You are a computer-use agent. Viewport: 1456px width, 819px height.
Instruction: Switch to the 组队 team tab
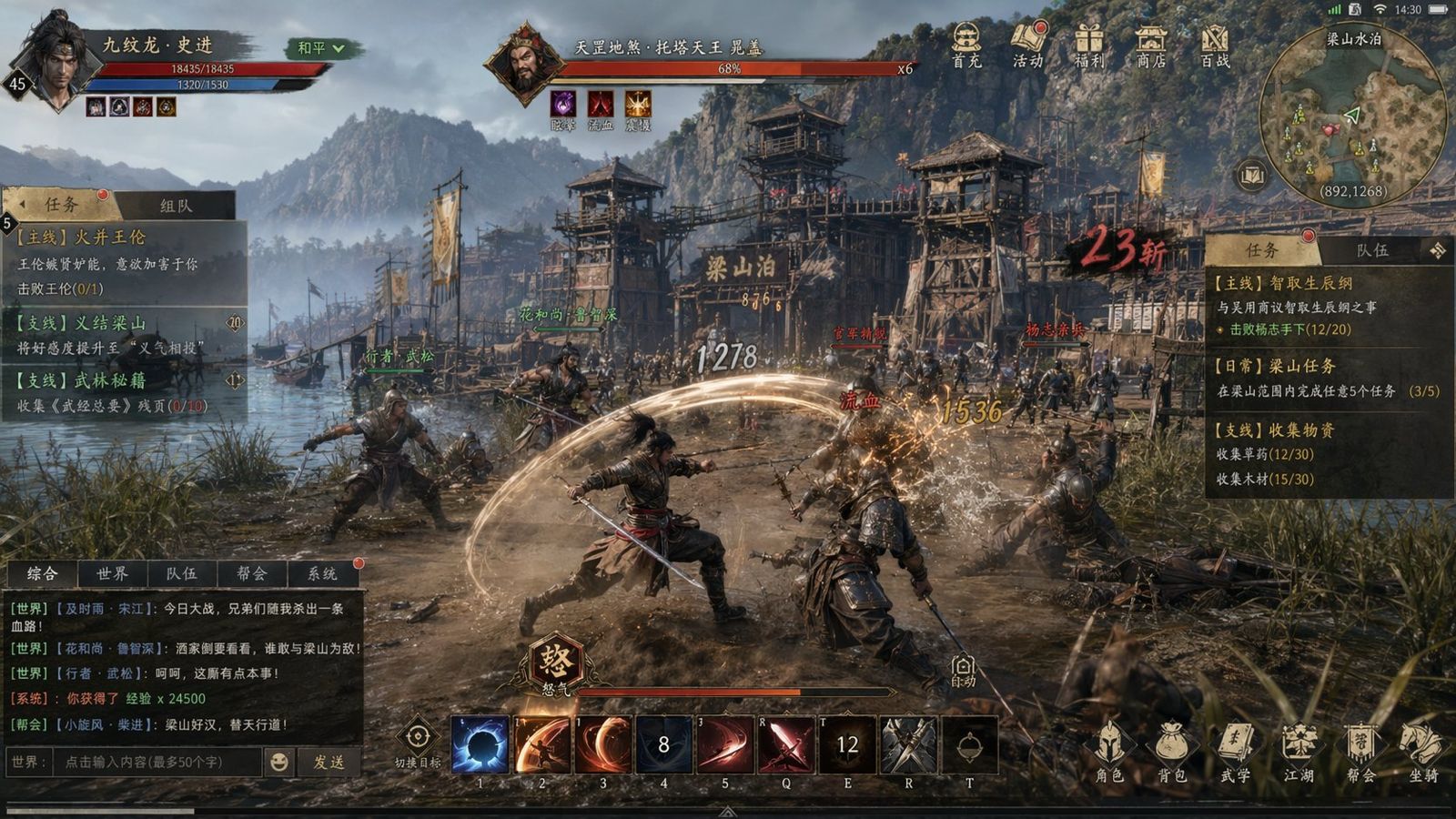pos(177,206)
